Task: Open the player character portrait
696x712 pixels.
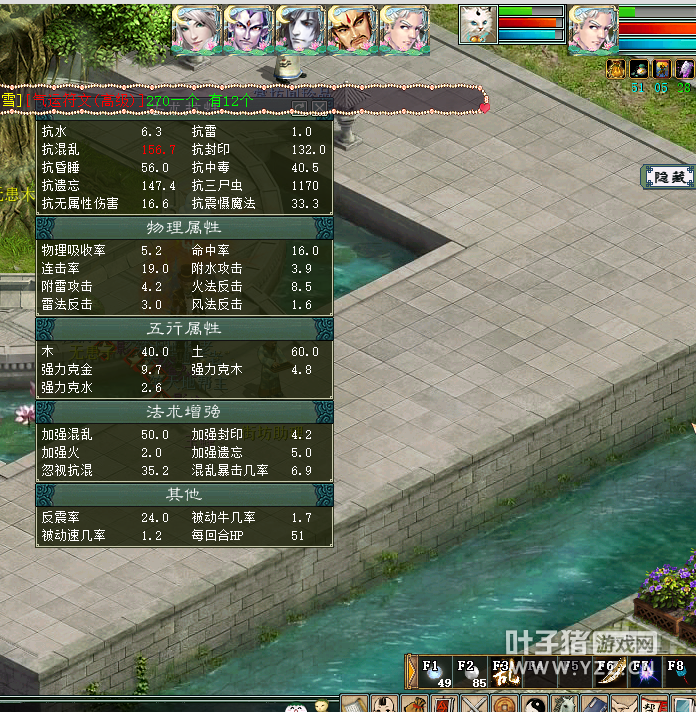Action: click(592, 27)
